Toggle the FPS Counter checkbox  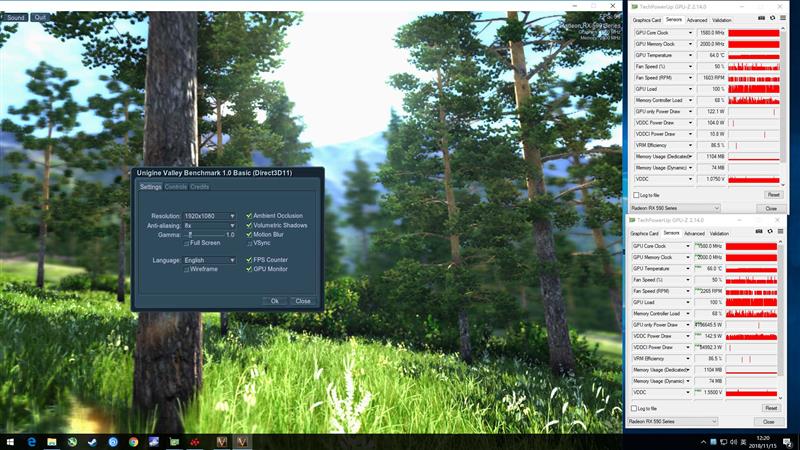249,260
